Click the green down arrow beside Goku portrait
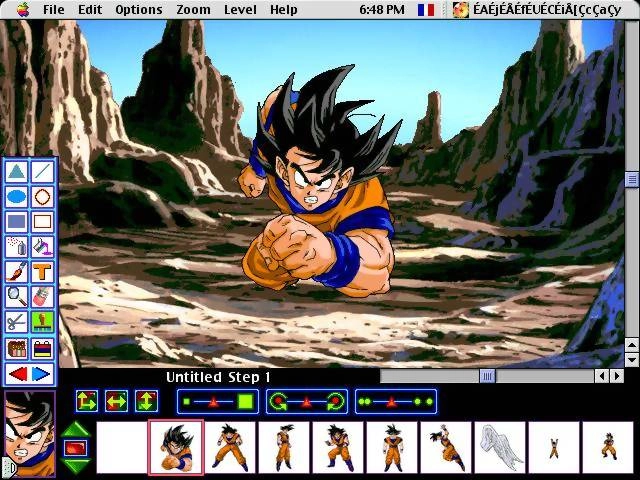Viewport: 640px width, 480px height. [76, 464]
